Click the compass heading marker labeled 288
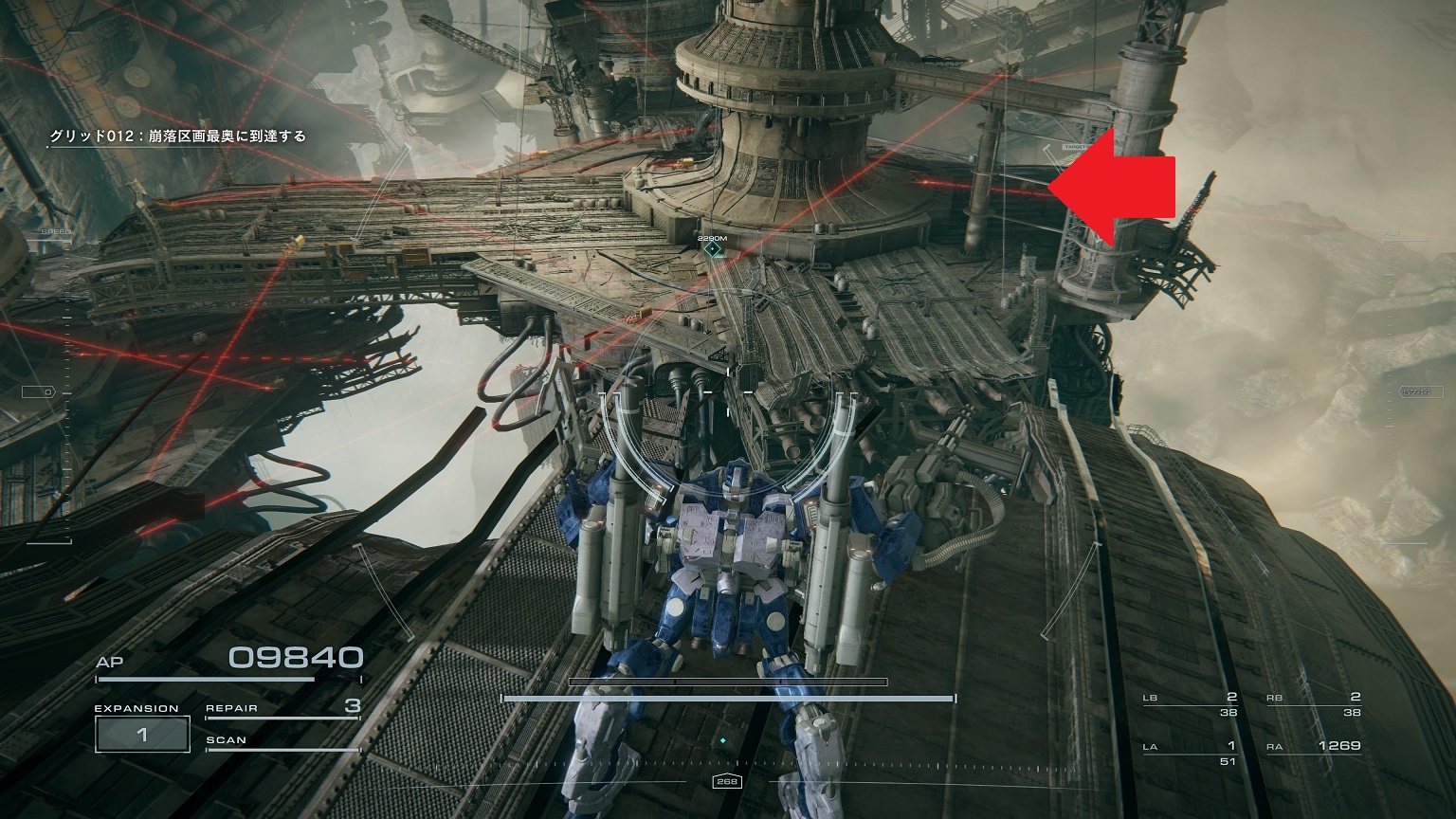 coord(726,780)
